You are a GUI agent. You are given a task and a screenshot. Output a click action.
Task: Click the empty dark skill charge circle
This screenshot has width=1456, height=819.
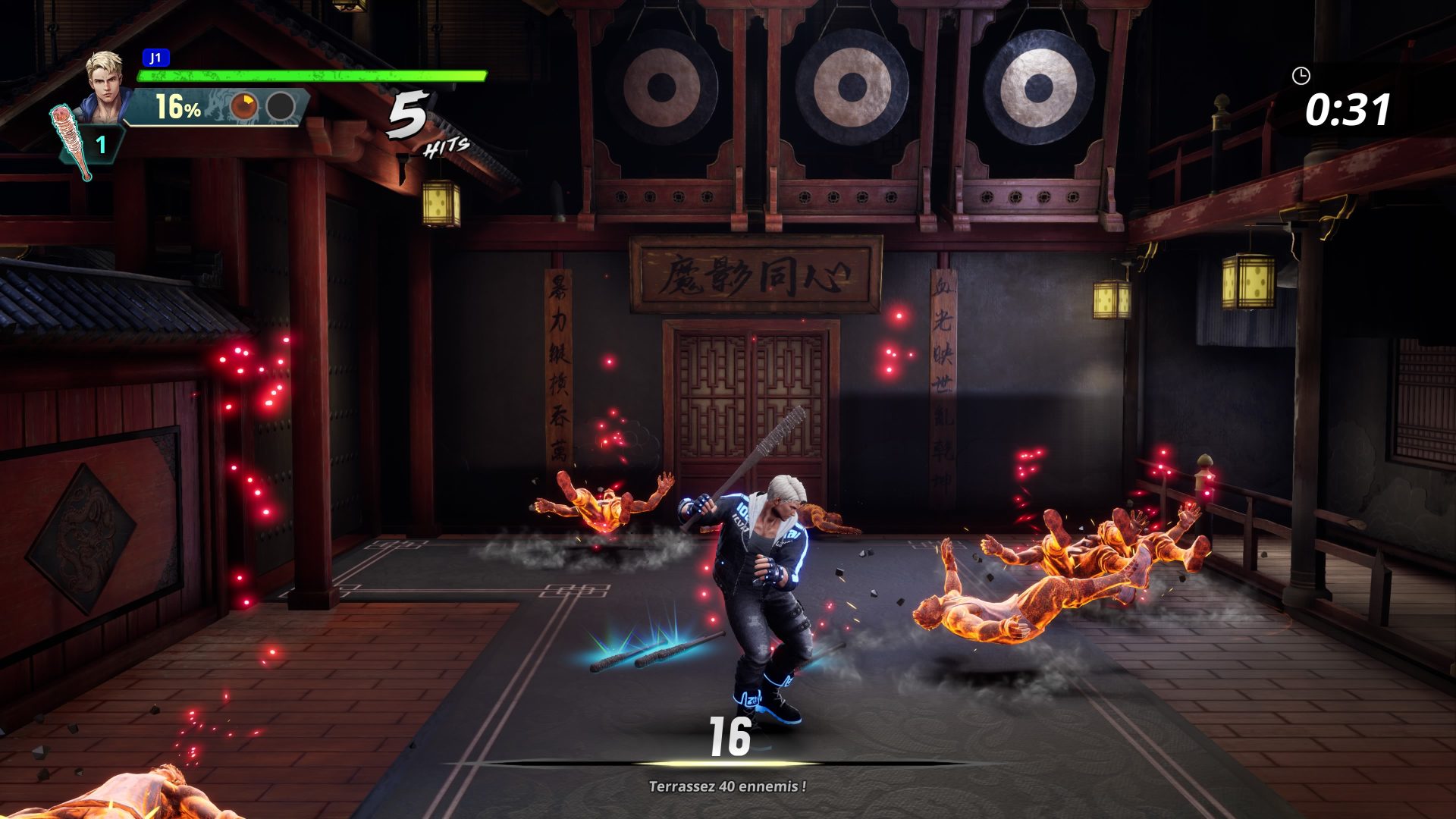(282, 108)
